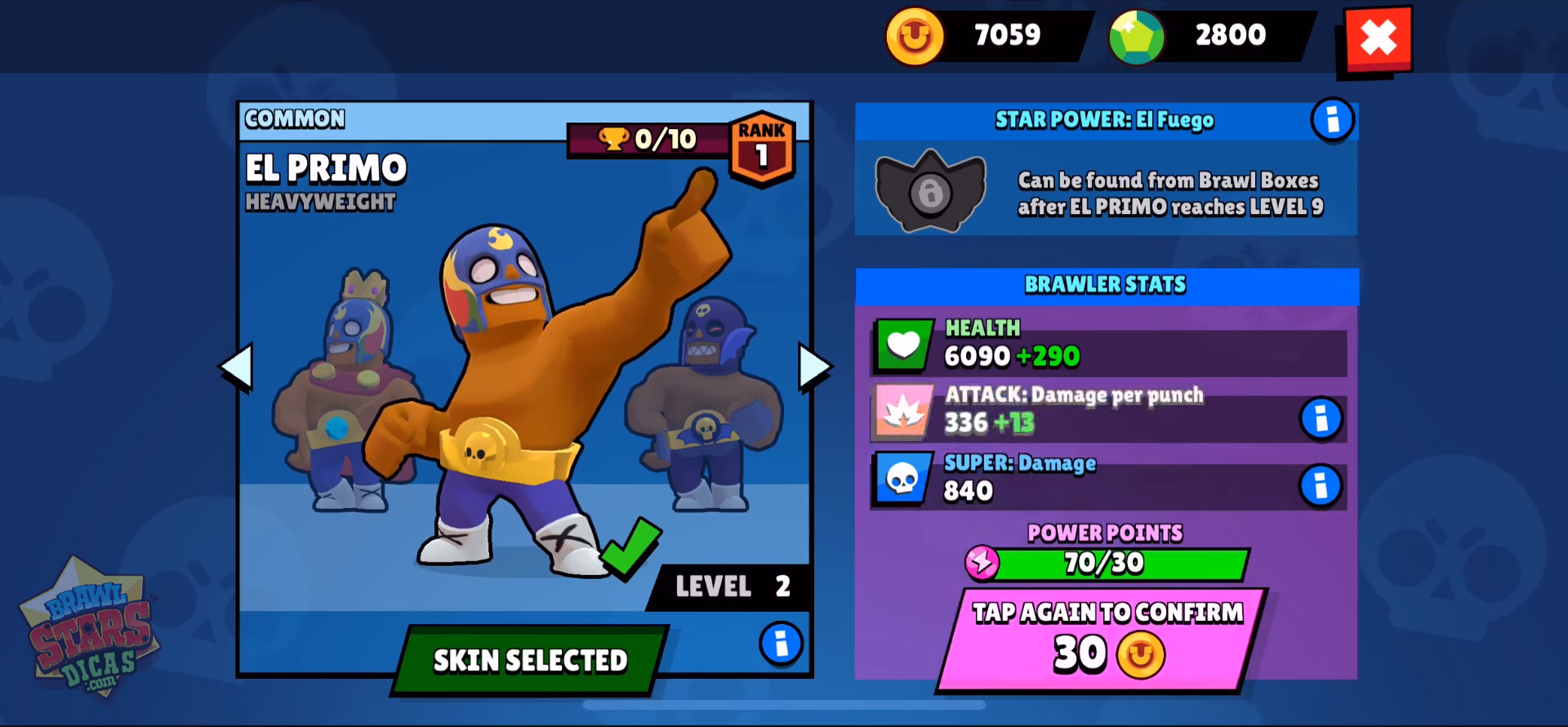Tap the locked Star Power badge

pyautogui.click(x=930, y=191)
